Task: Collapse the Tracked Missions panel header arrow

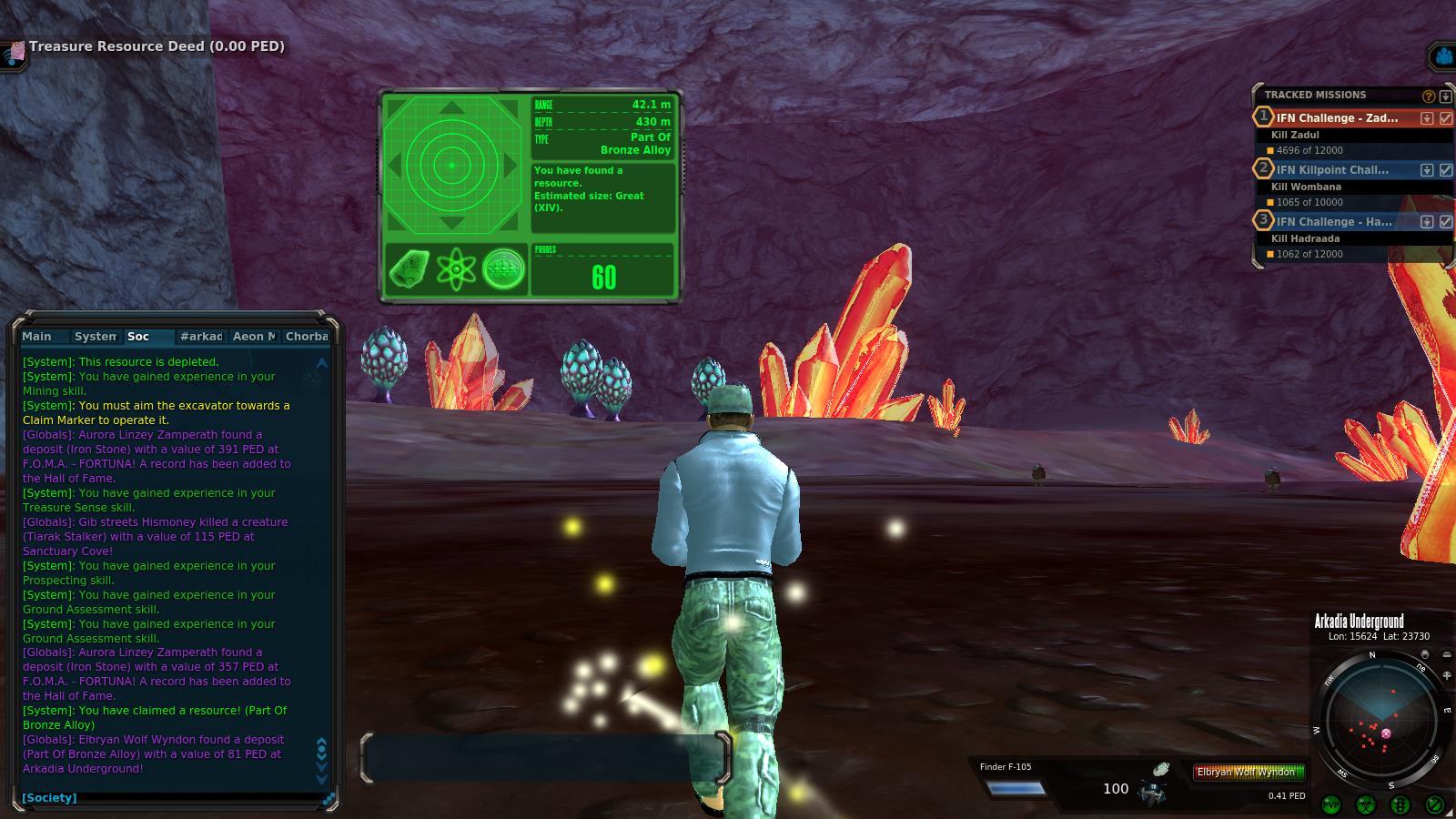Action: click(1445, 96)
